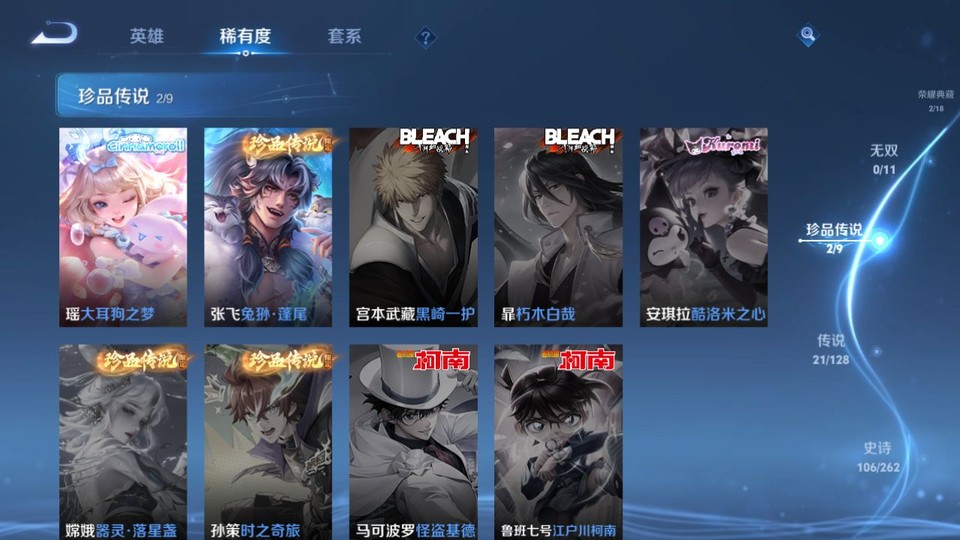Open the 宫本武藏 黑崎一护 skin card
960x540 pixels.
413,227
